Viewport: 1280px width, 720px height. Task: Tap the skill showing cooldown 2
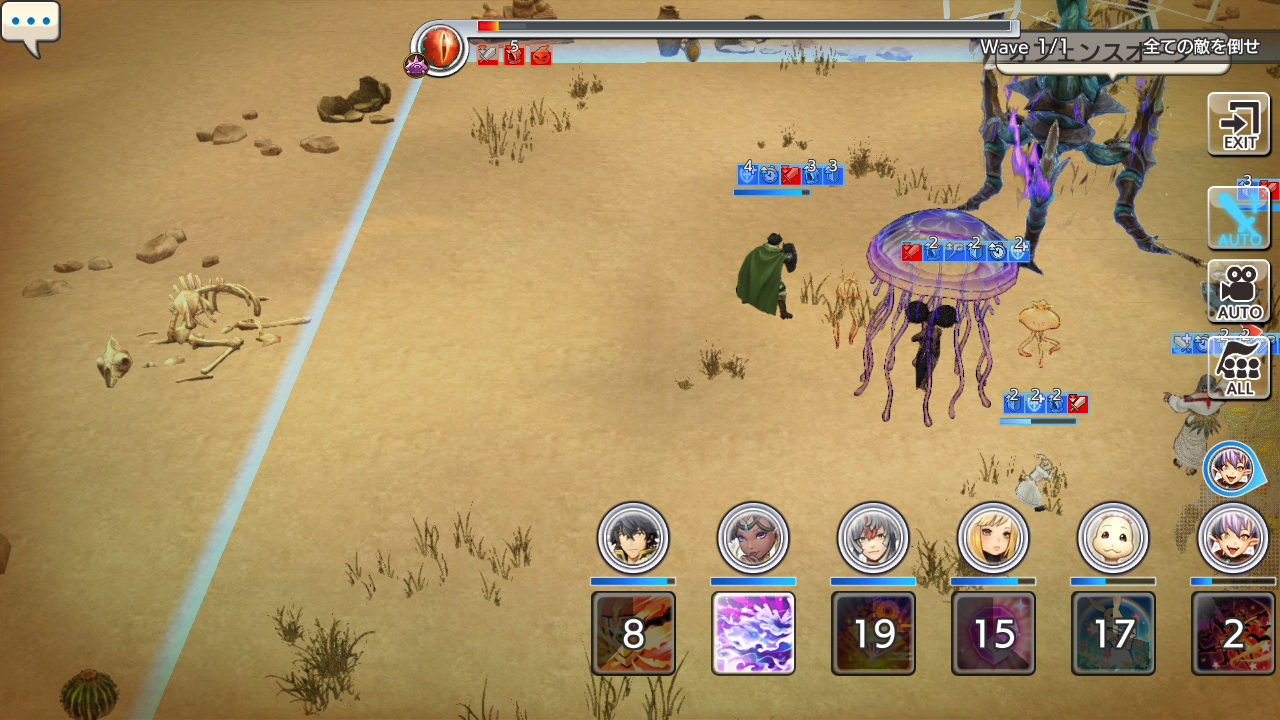click(x=1233, y=633)
